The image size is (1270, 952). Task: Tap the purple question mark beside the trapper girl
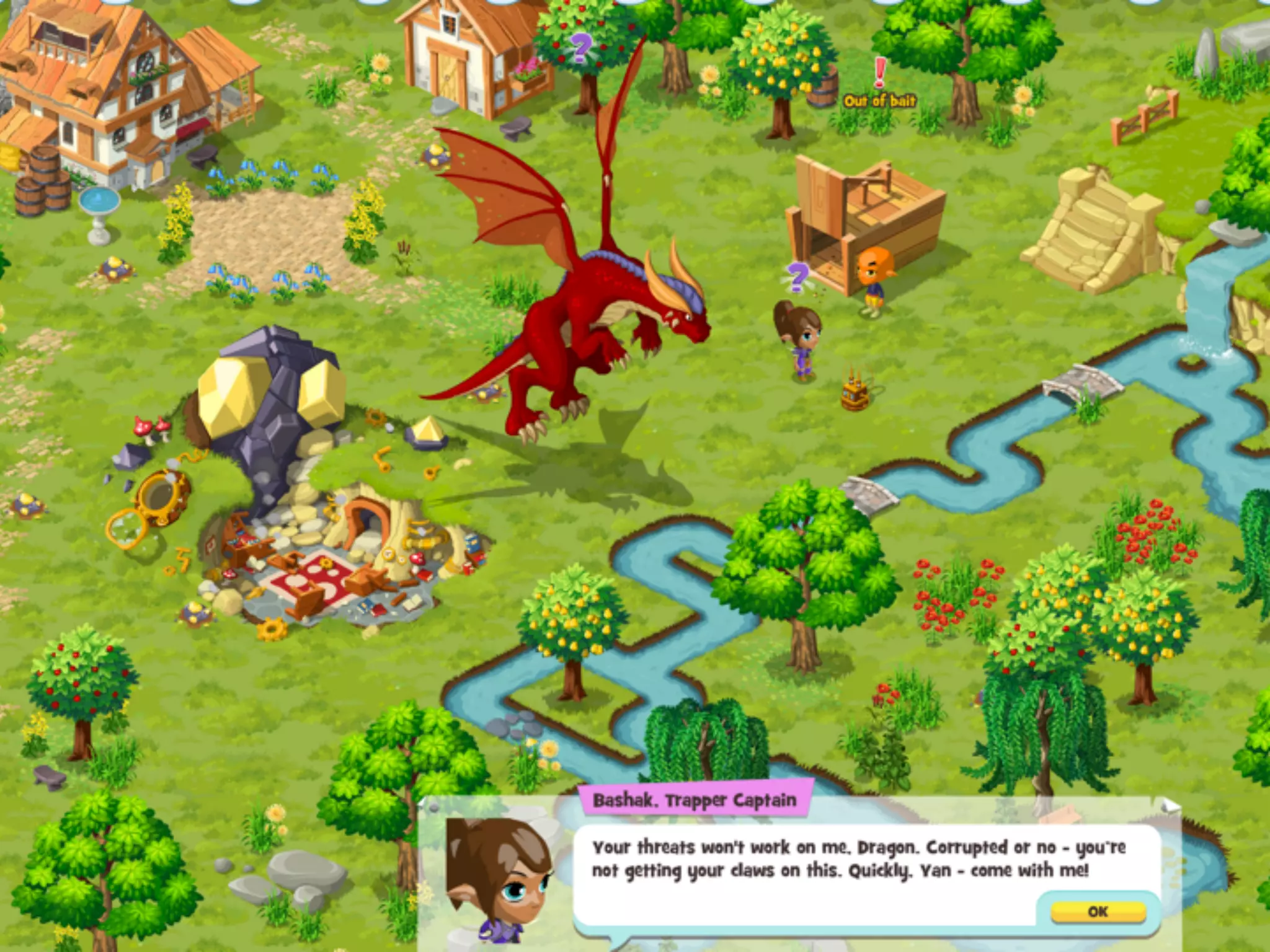(x=798, y=275)
